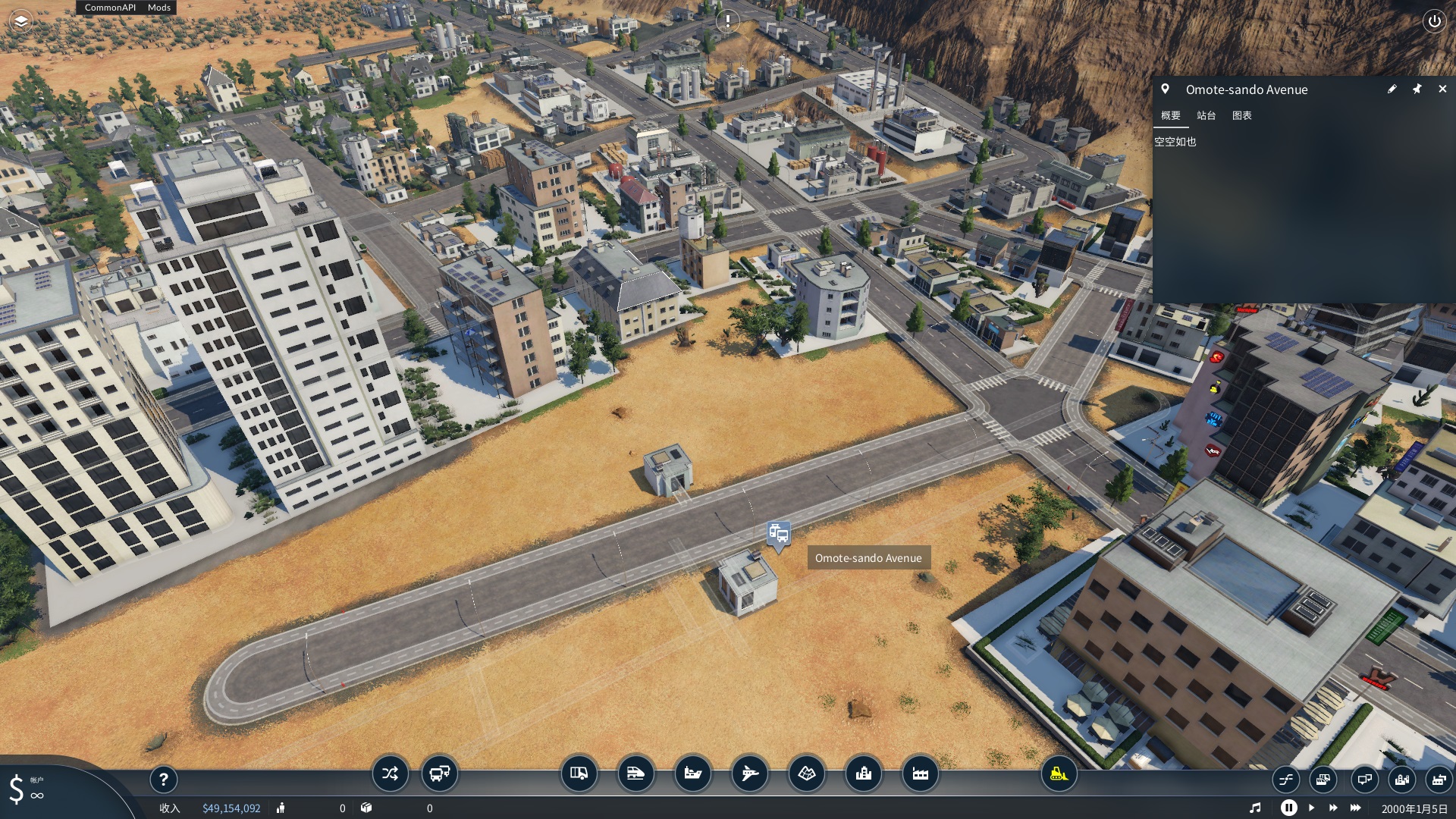This screenshot has width=1456, height=819.
Task: Switch to the 图表 tab
Action: (1241, 115)
